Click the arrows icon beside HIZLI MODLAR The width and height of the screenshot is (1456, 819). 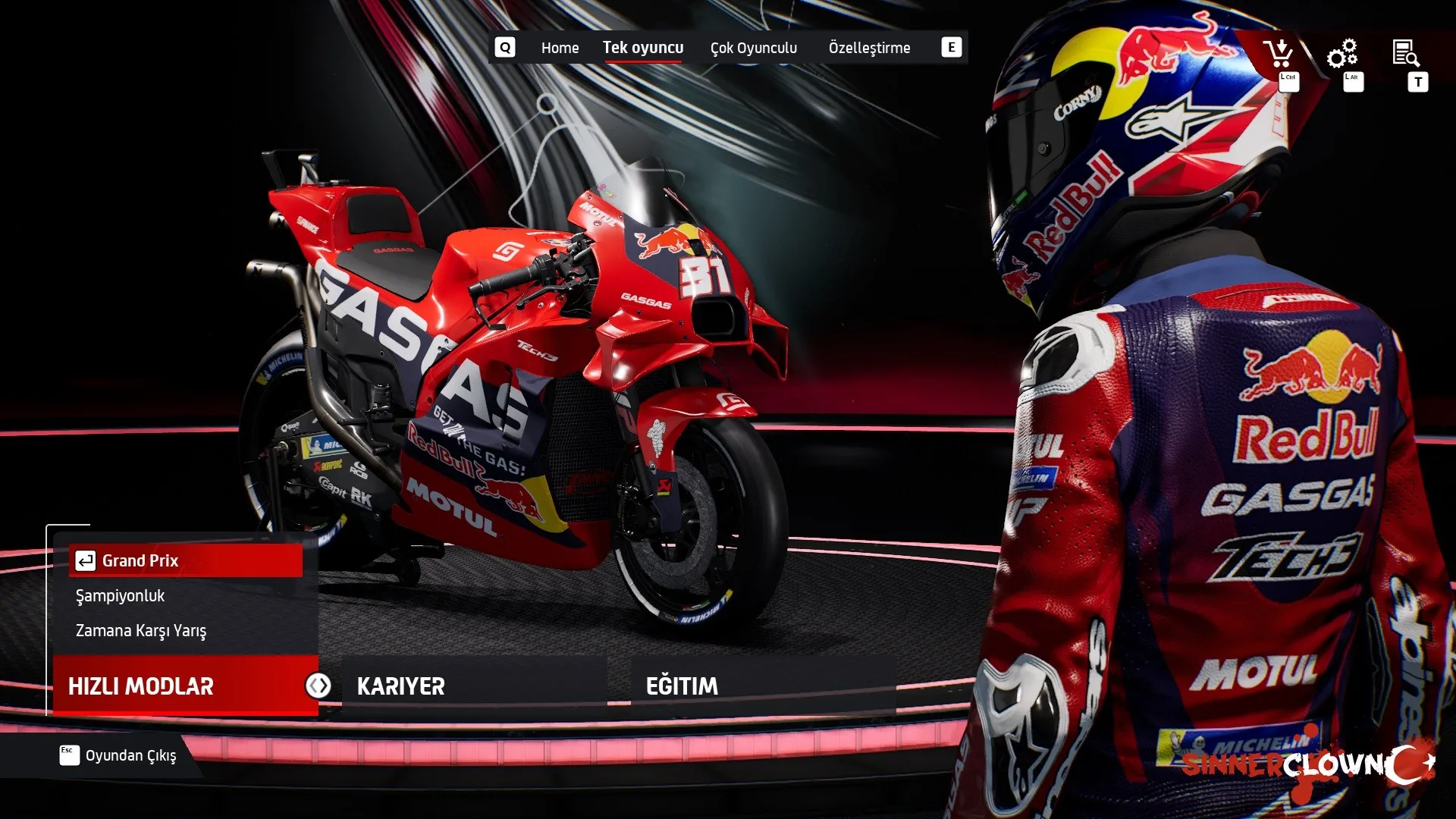(318, 686)
